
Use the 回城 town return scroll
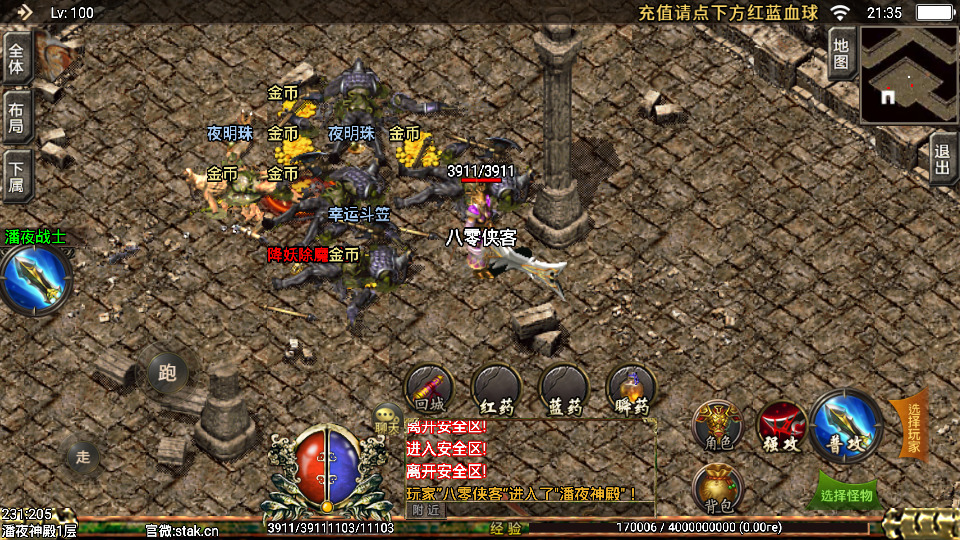[429, 388]
